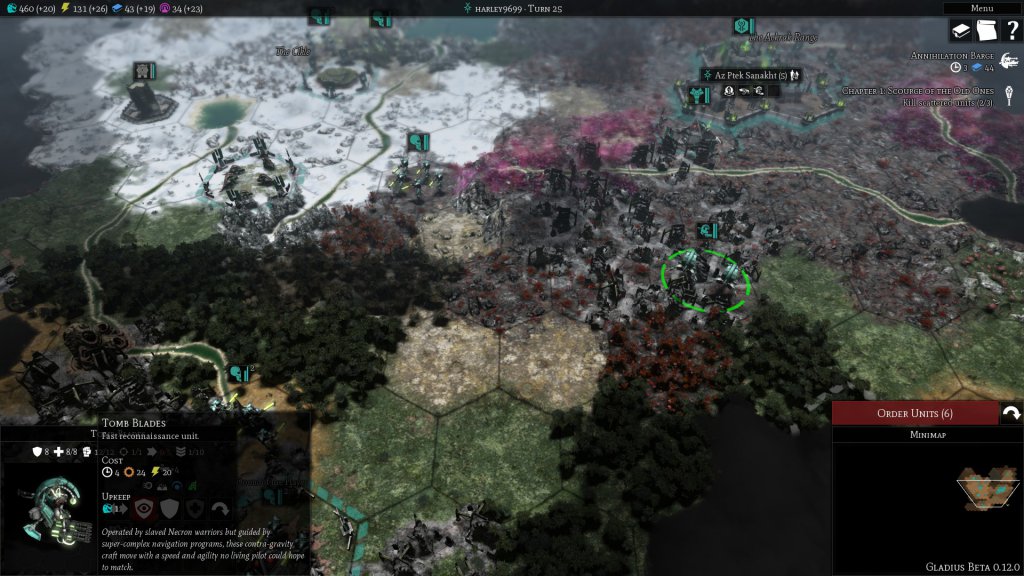Activate the red eye overwatch action
The image size is (1024, 576).
[x=143, y=508]
